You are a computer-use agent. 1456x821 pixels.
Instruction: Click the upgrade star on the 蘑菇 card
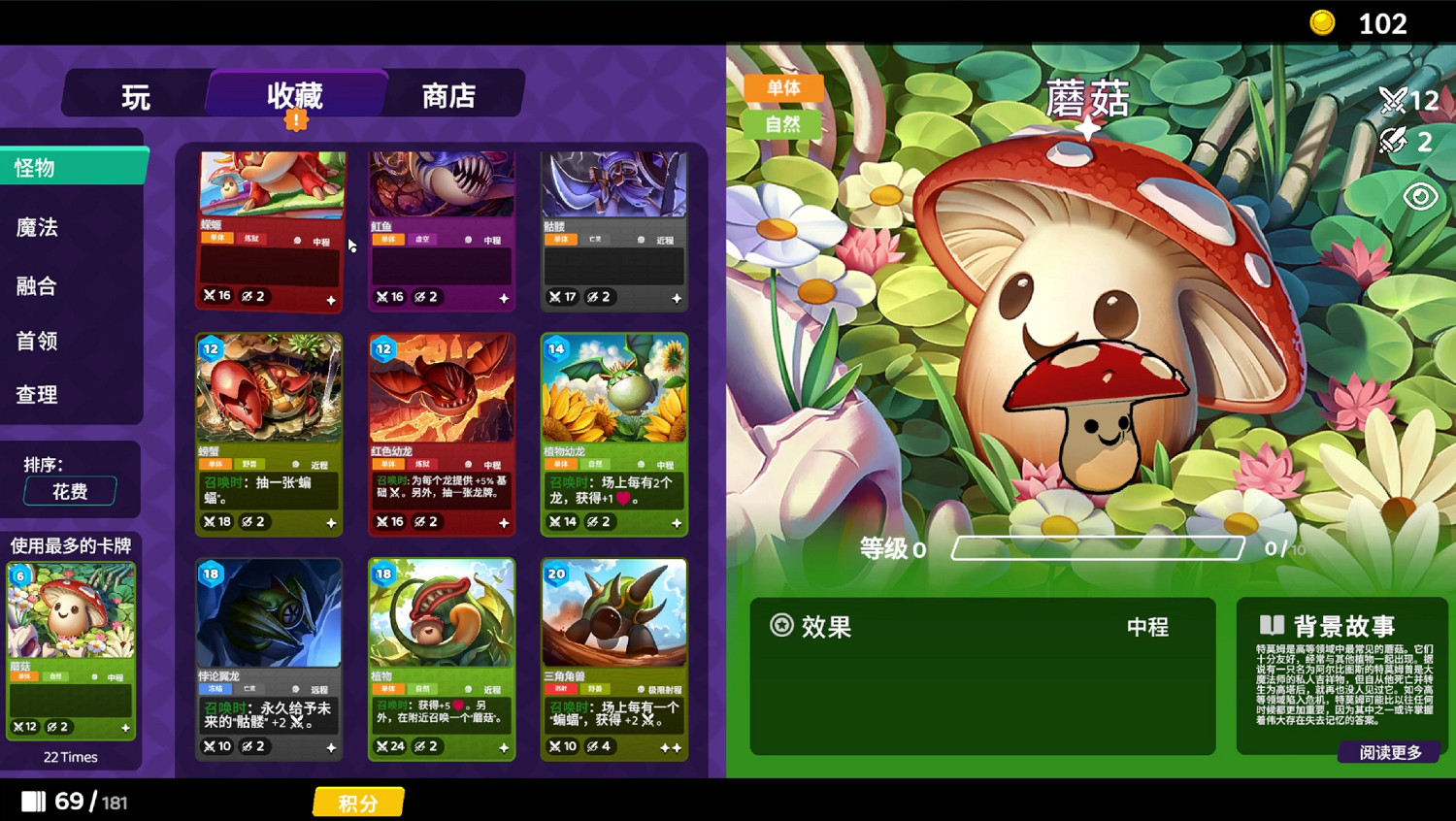click(x=125, y=726)
